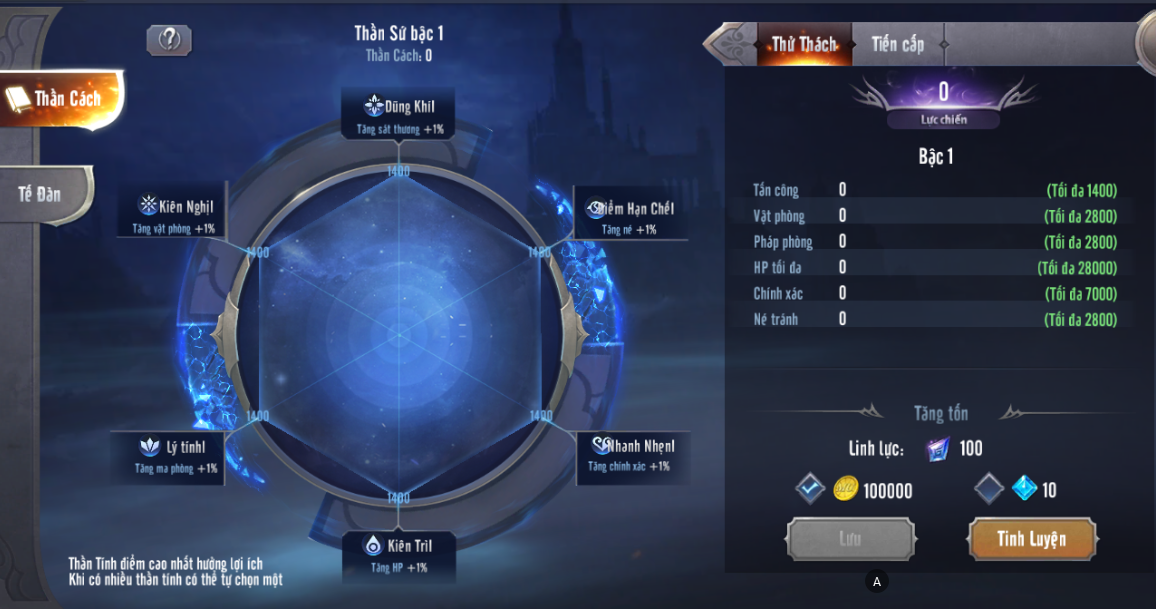Select the Điểm Hạn Chế attribute node
This screenshot has height=609, width=1156.
[630, 215]
